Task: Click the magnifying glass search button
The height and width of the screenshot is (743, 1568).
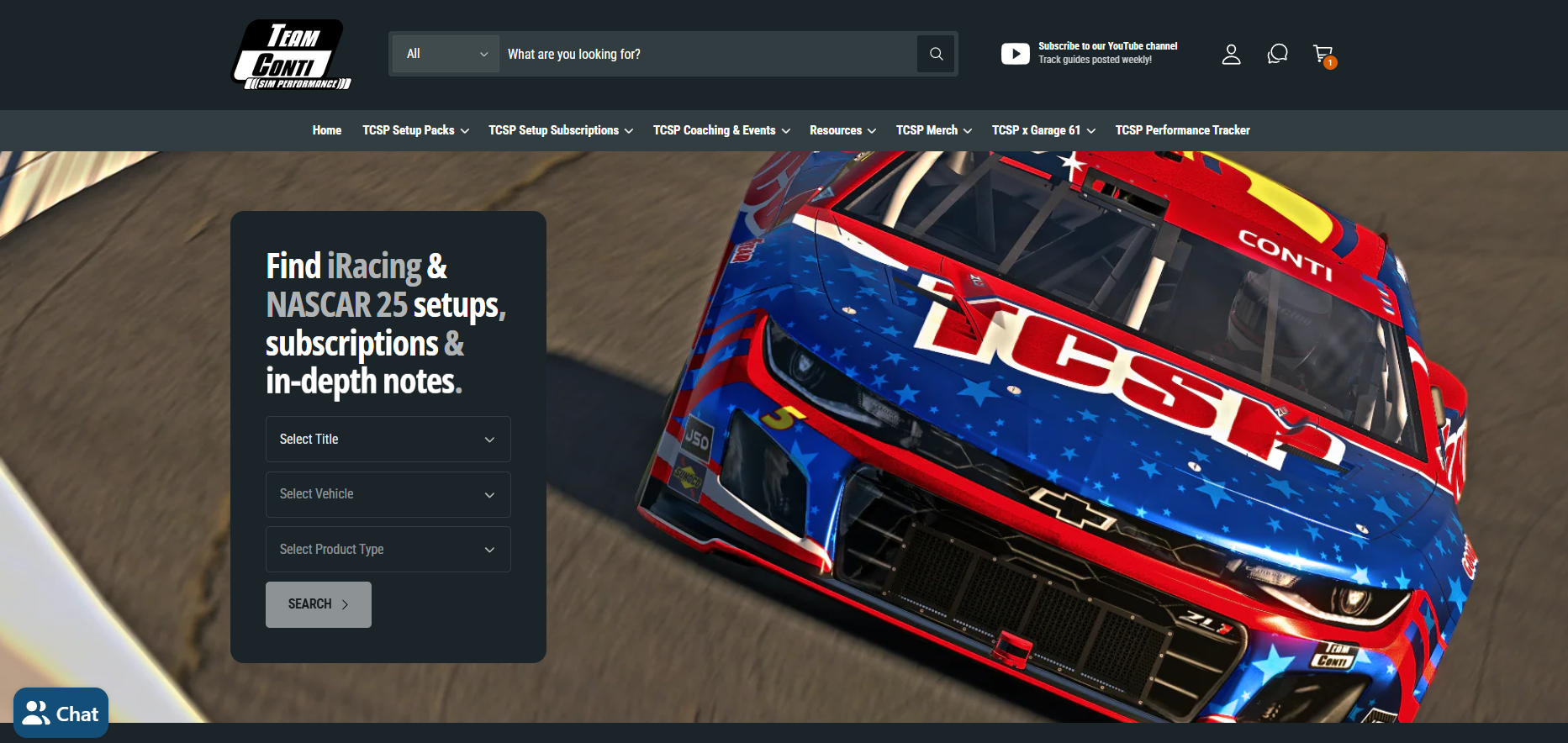Action: click(x=936, y=54)
